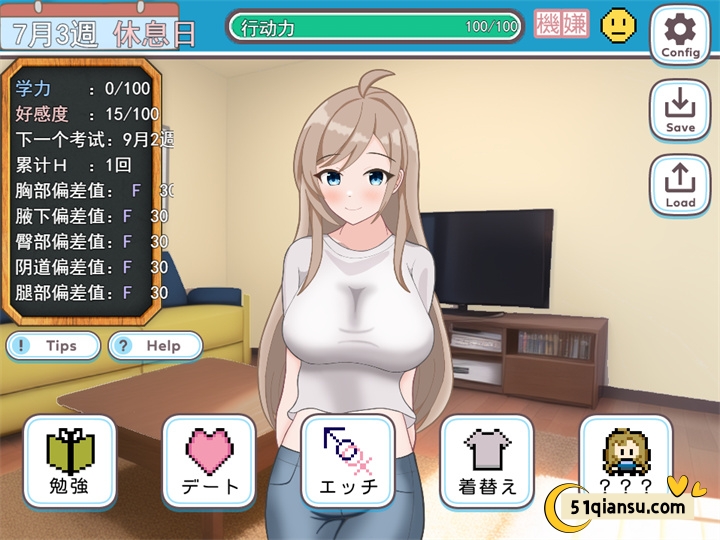This screenshot has height=540, width=720.
Task: Save the game with the Save button
Action: coord(680,109)
